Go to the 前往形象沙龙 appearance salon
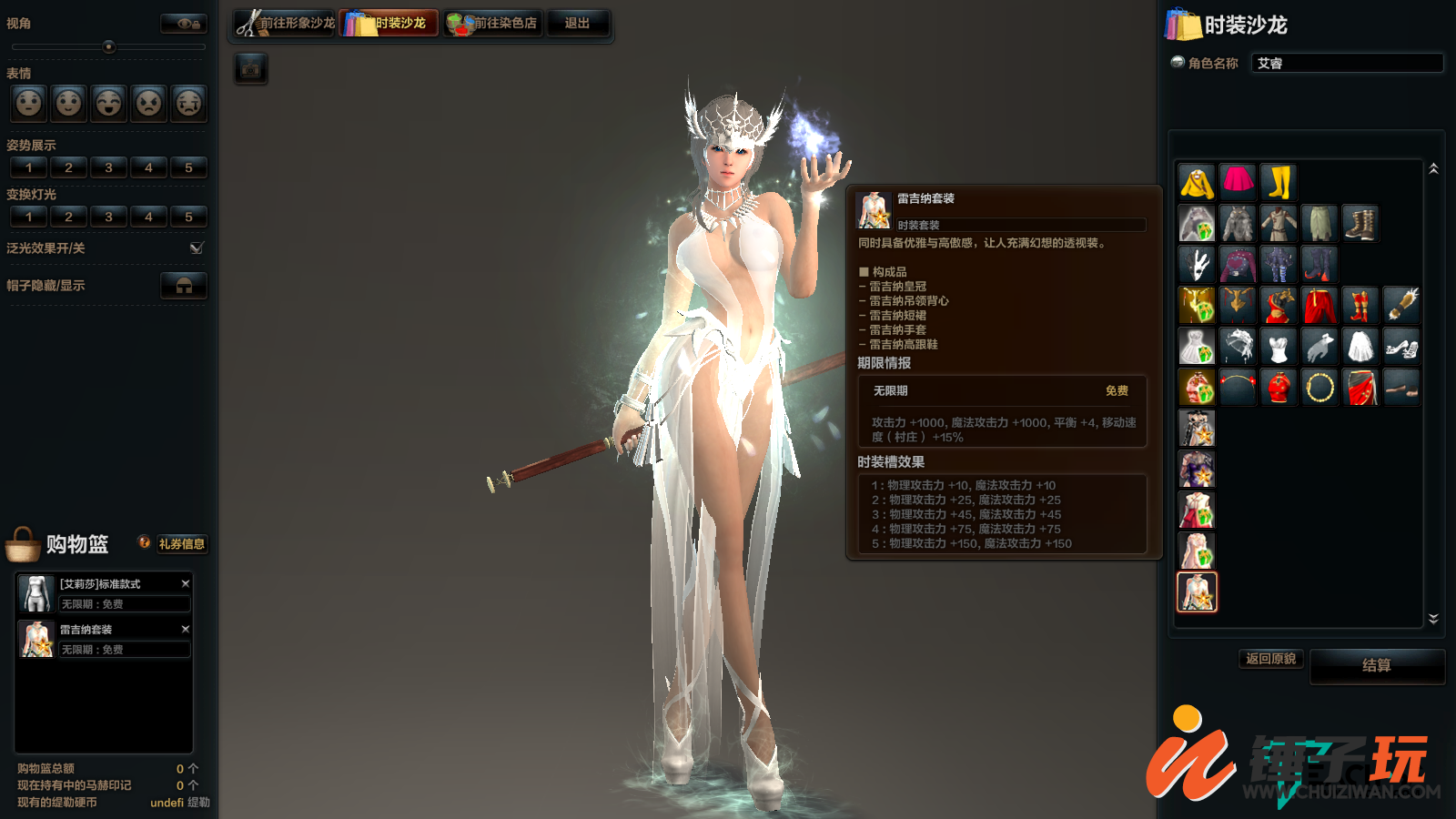 point(285,23)
